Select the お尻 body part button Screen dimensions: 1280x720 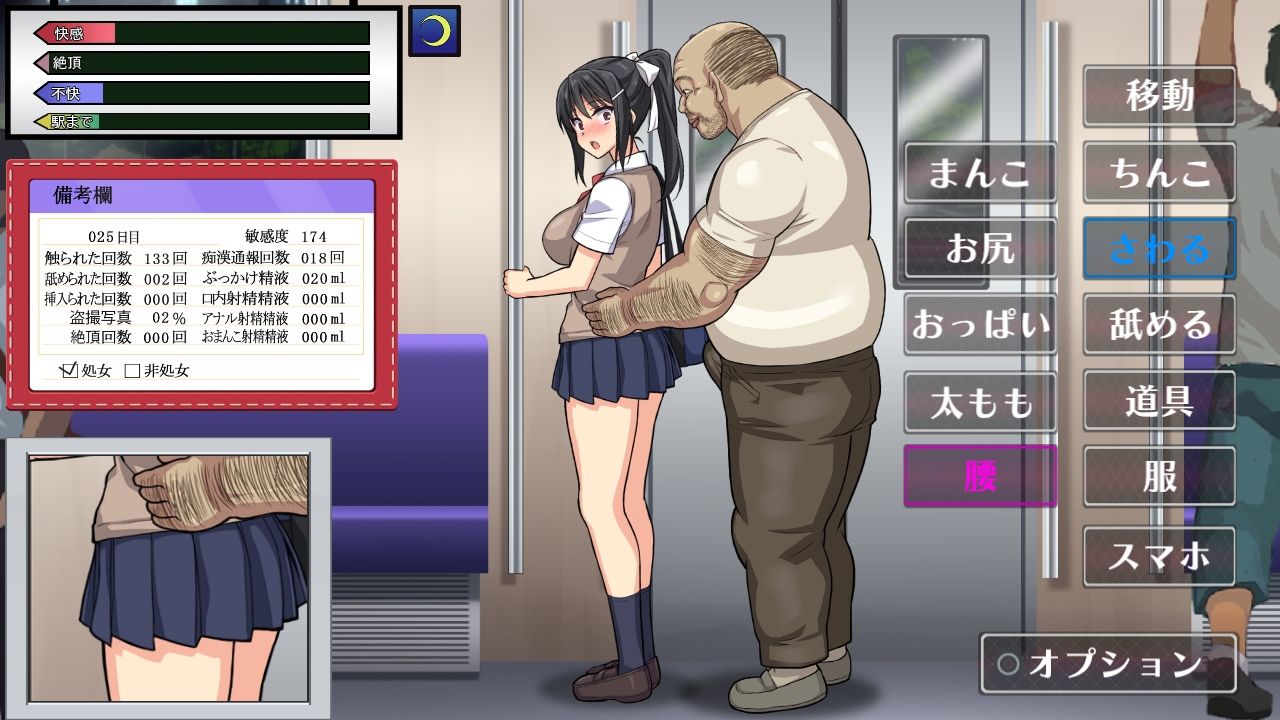[x=980, y=249]
